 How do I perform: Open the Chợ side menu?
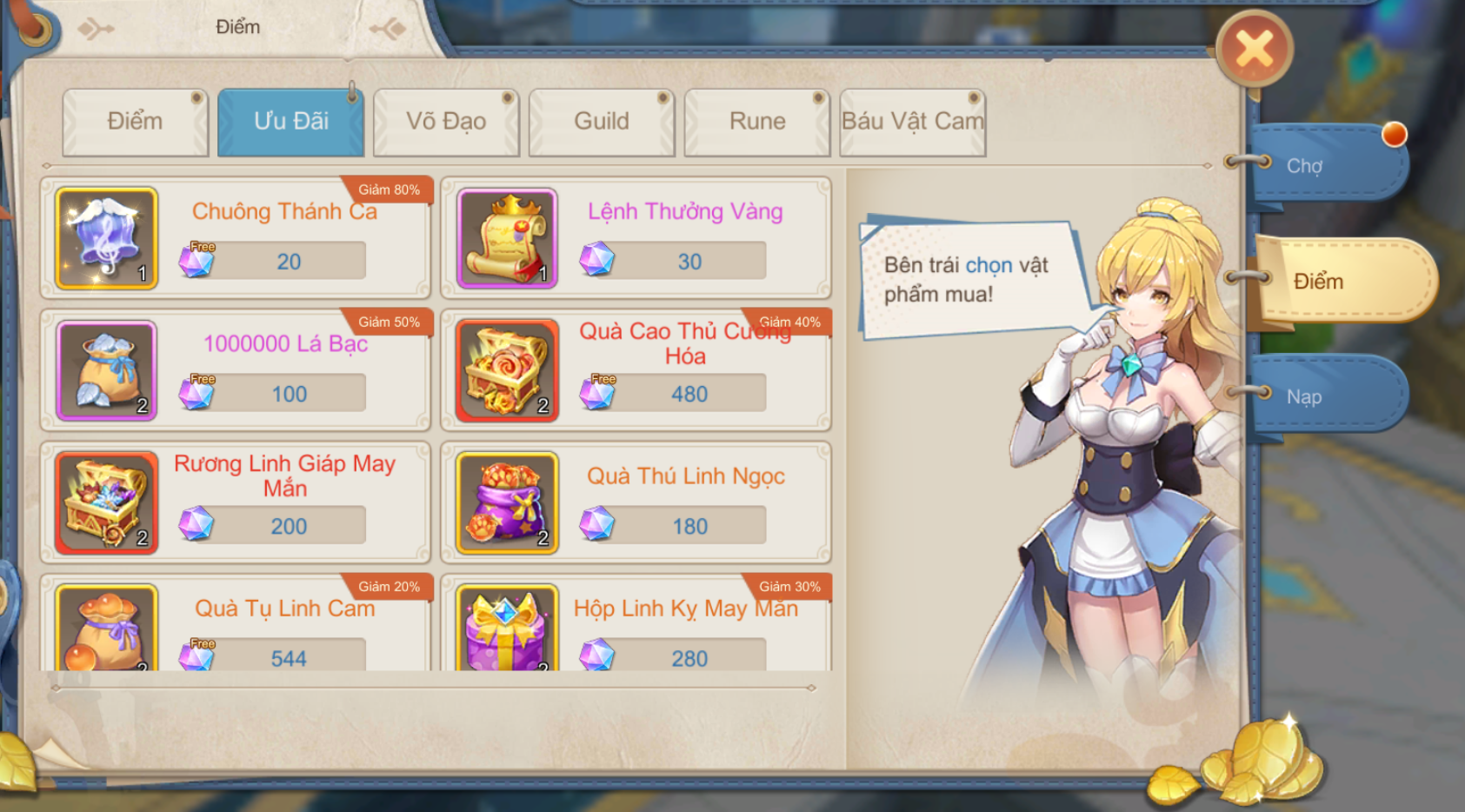point(1323,165)
